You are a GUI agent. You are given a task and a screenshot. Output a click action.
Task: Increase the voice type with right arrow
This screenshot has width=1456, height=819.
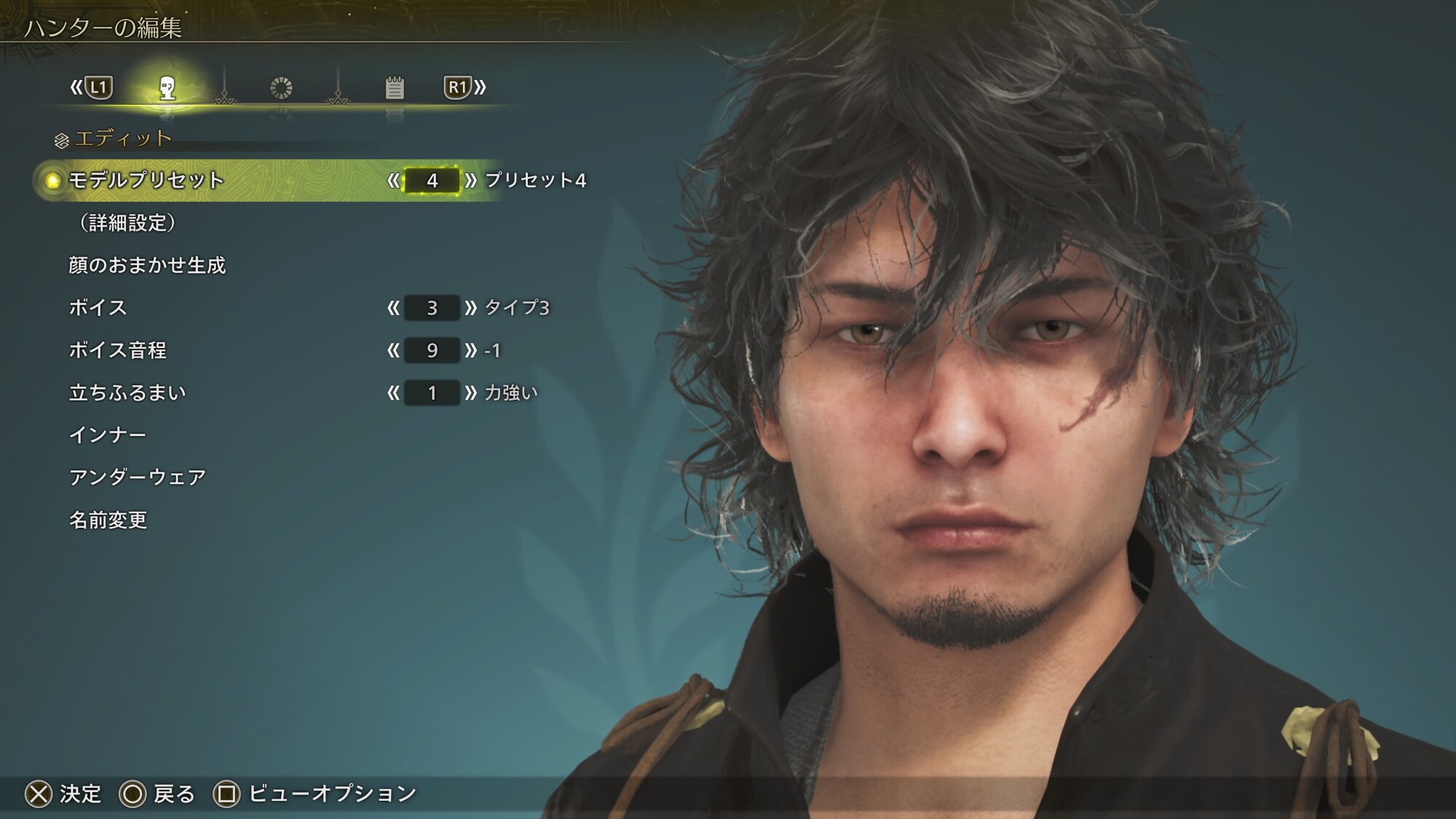(x=471, y=308)
